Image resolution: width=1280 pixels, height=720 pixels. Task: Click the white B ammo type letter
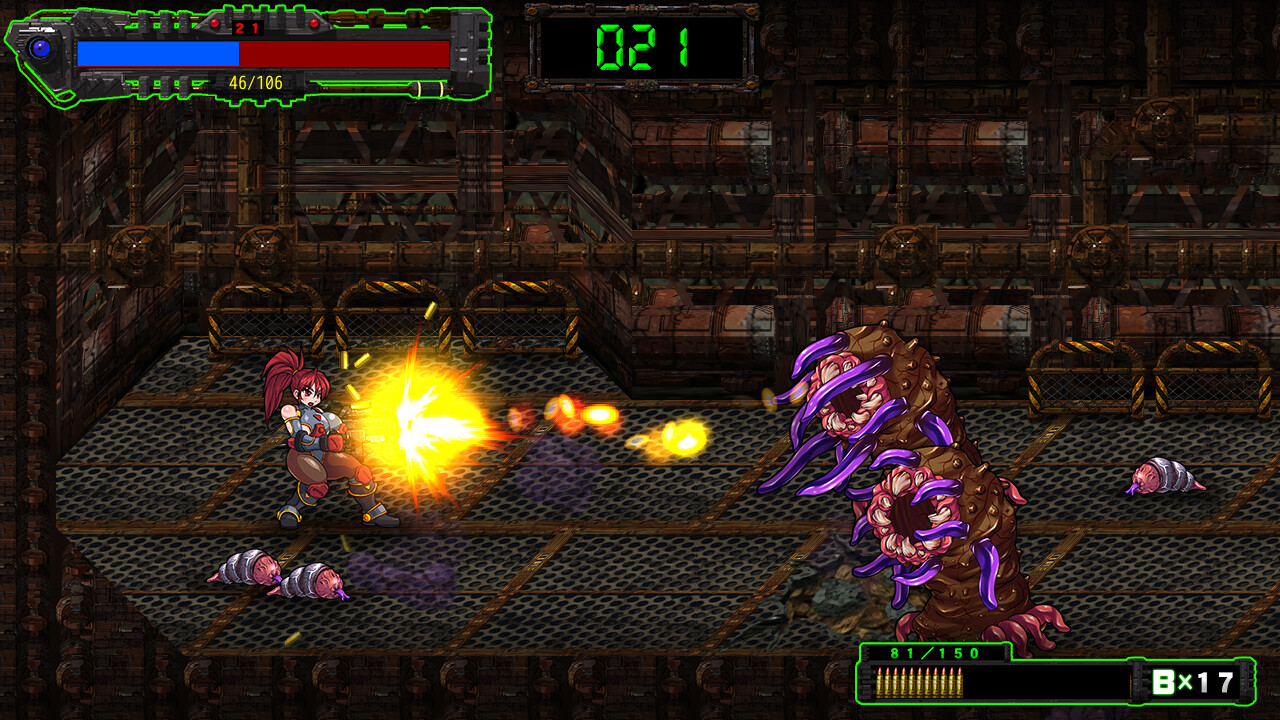(x=1162, y=680)
